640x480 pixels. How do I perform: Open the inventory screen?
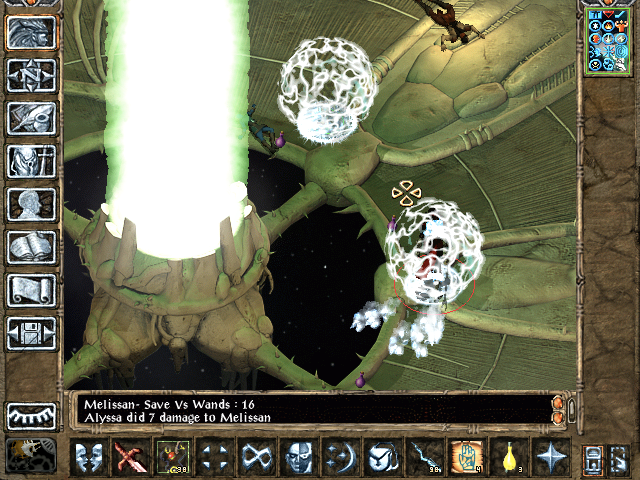[x=31, y=161]
